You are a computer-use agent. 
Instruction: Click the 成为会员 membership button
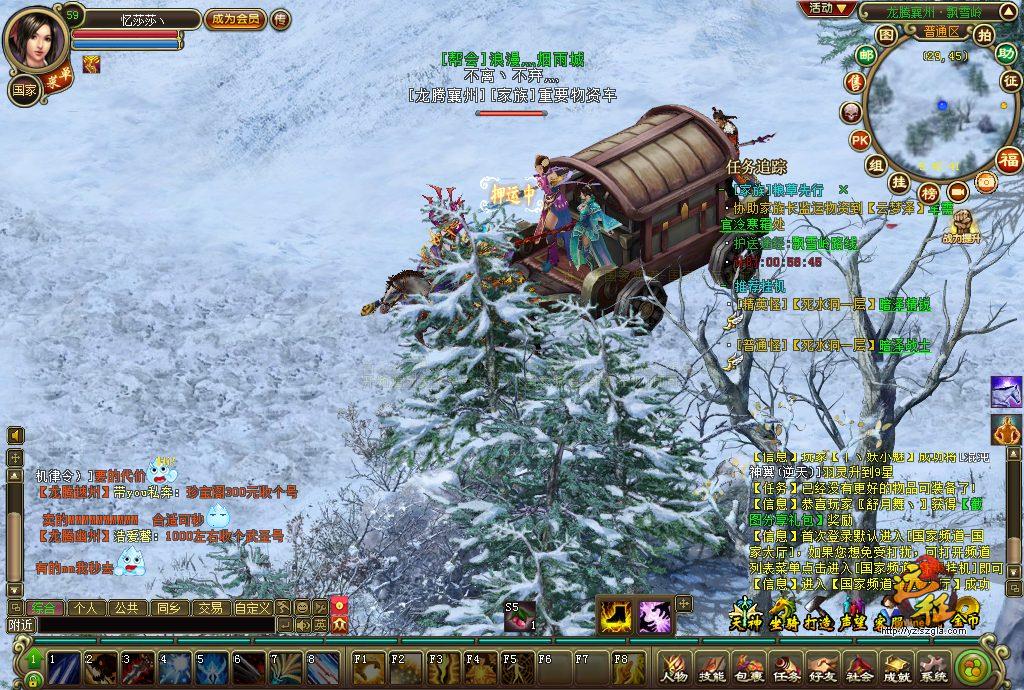coord(235,19)
